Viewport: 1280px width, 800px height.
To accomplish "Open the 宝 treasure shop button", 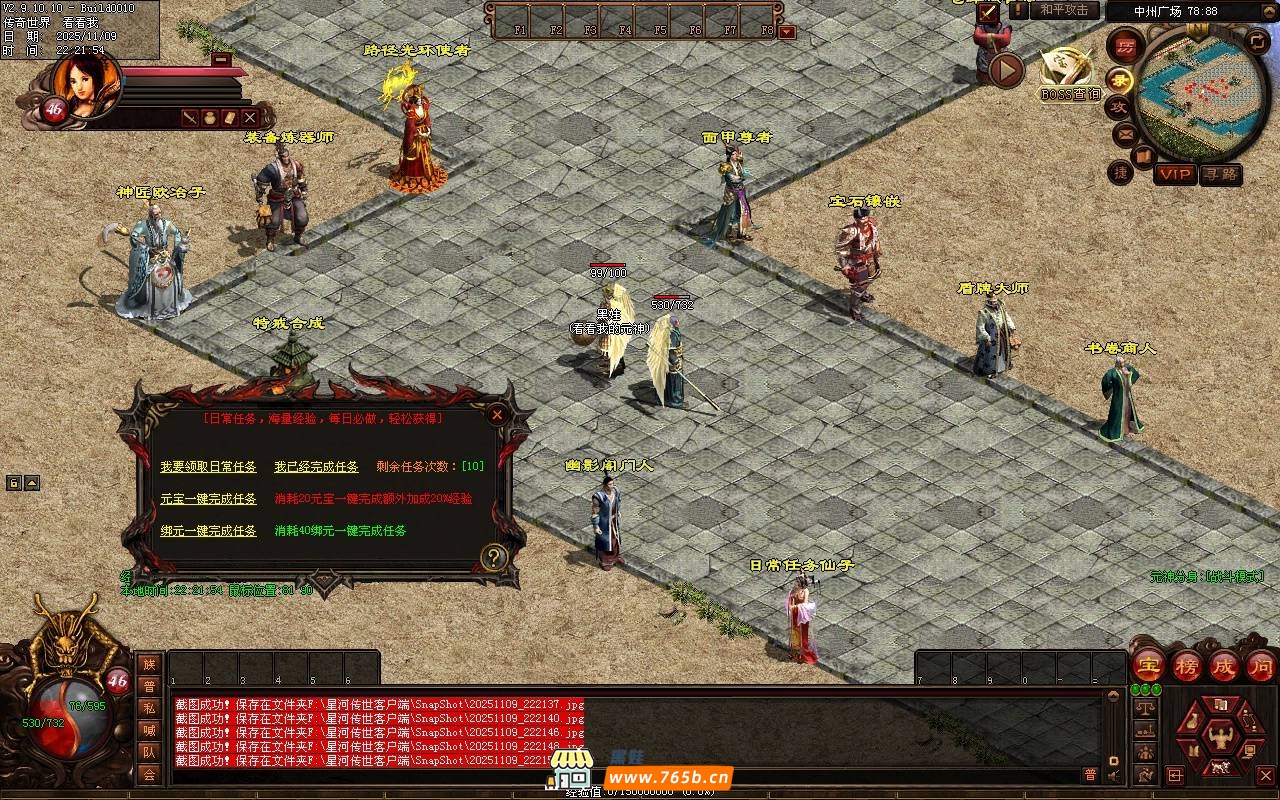I will (1149, 665).
